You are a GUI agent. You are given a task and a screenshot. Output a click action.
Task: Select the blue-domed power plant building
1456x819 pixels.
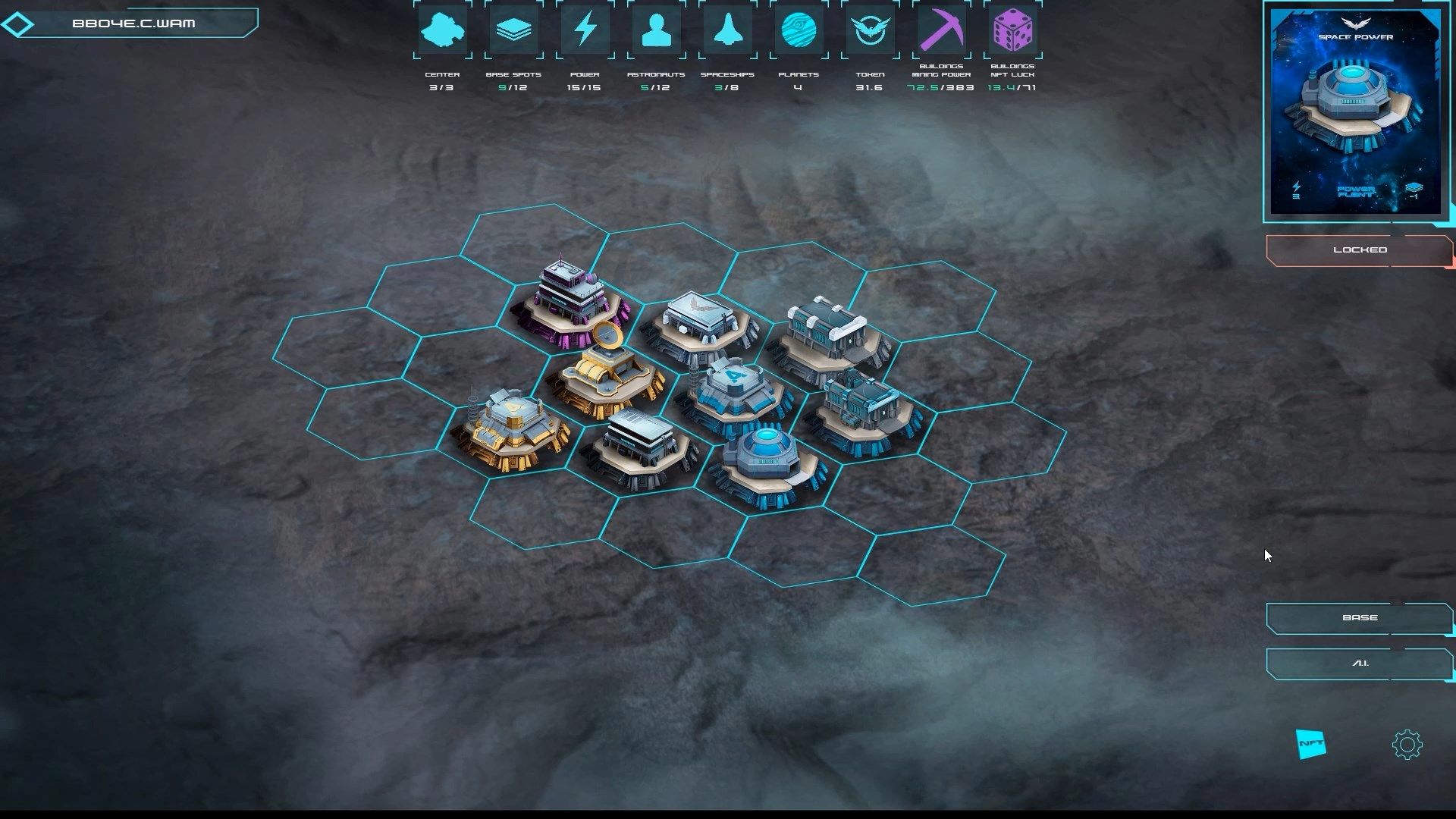767,463
